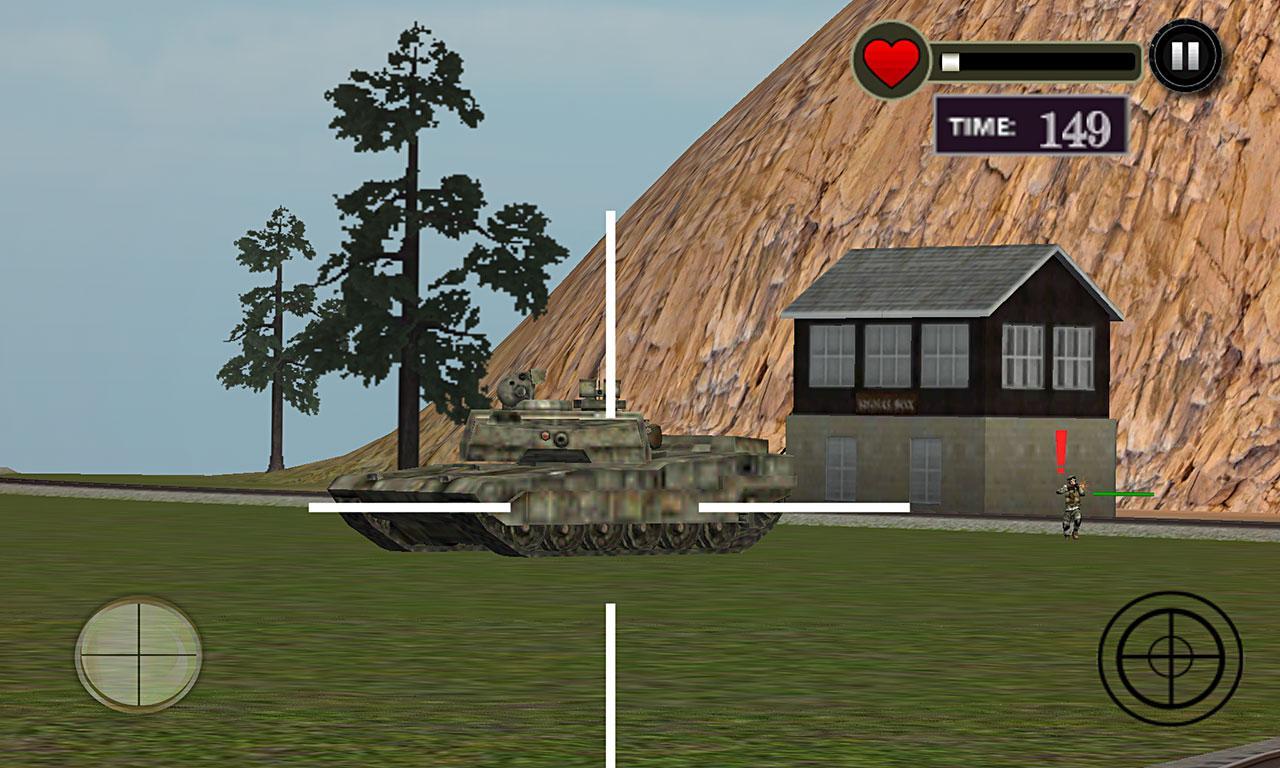Screen dimensions: 1280x768
Task: Select the enemy soldier near the building
Action: point(1072,505)
